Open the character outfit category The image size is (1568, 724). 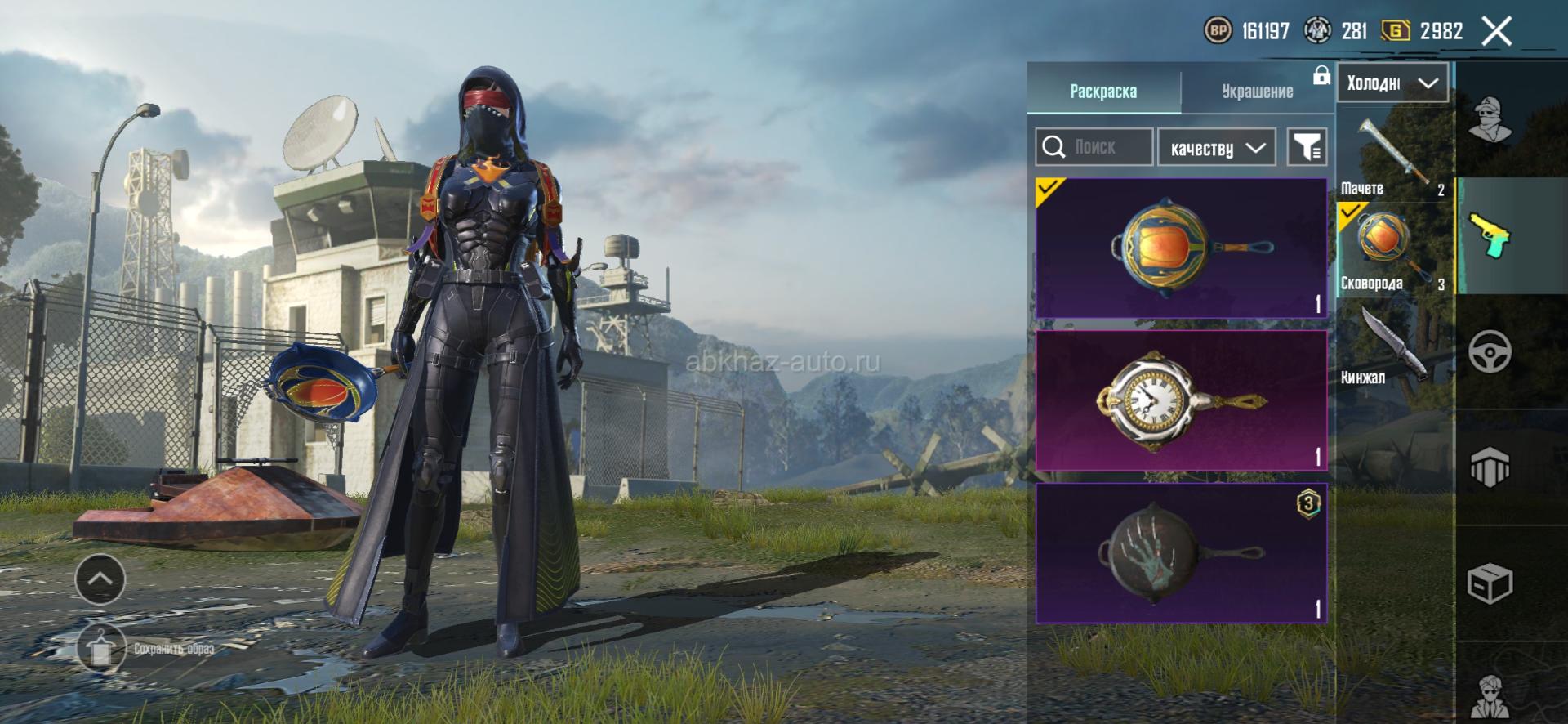click(1490, 120)
